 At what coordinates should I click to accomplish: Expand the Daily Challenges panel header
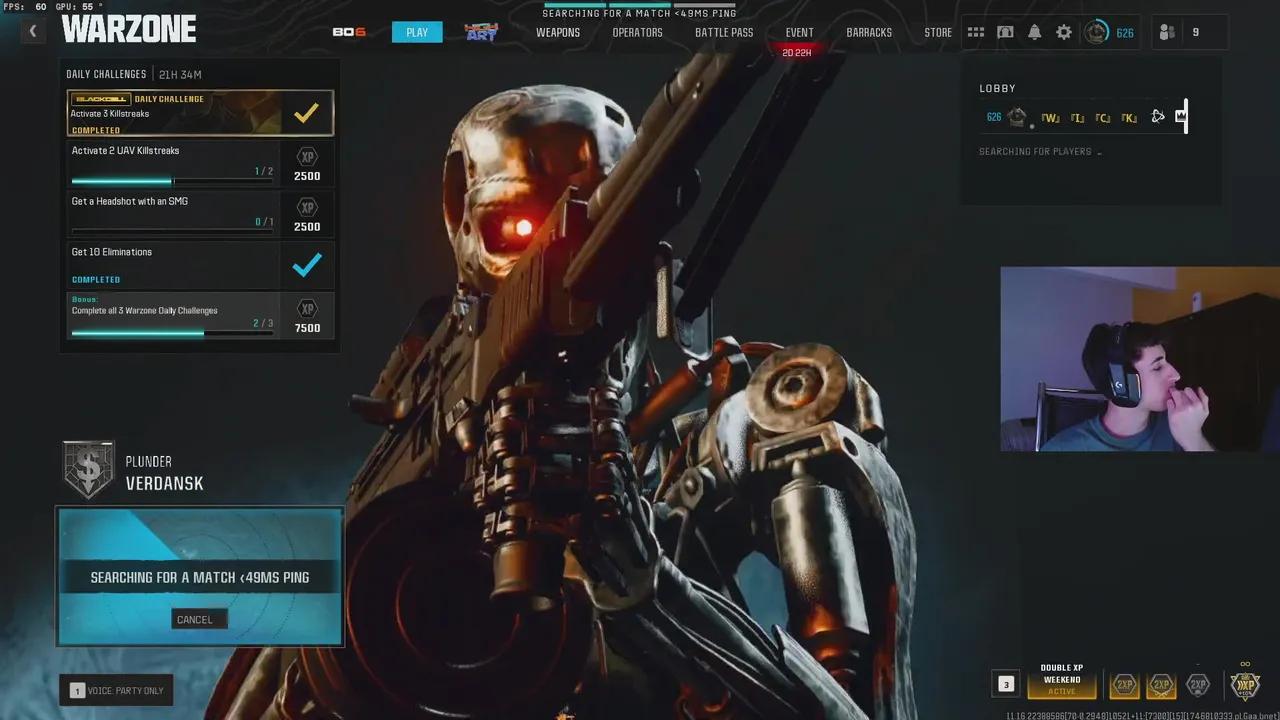(107, 73)
